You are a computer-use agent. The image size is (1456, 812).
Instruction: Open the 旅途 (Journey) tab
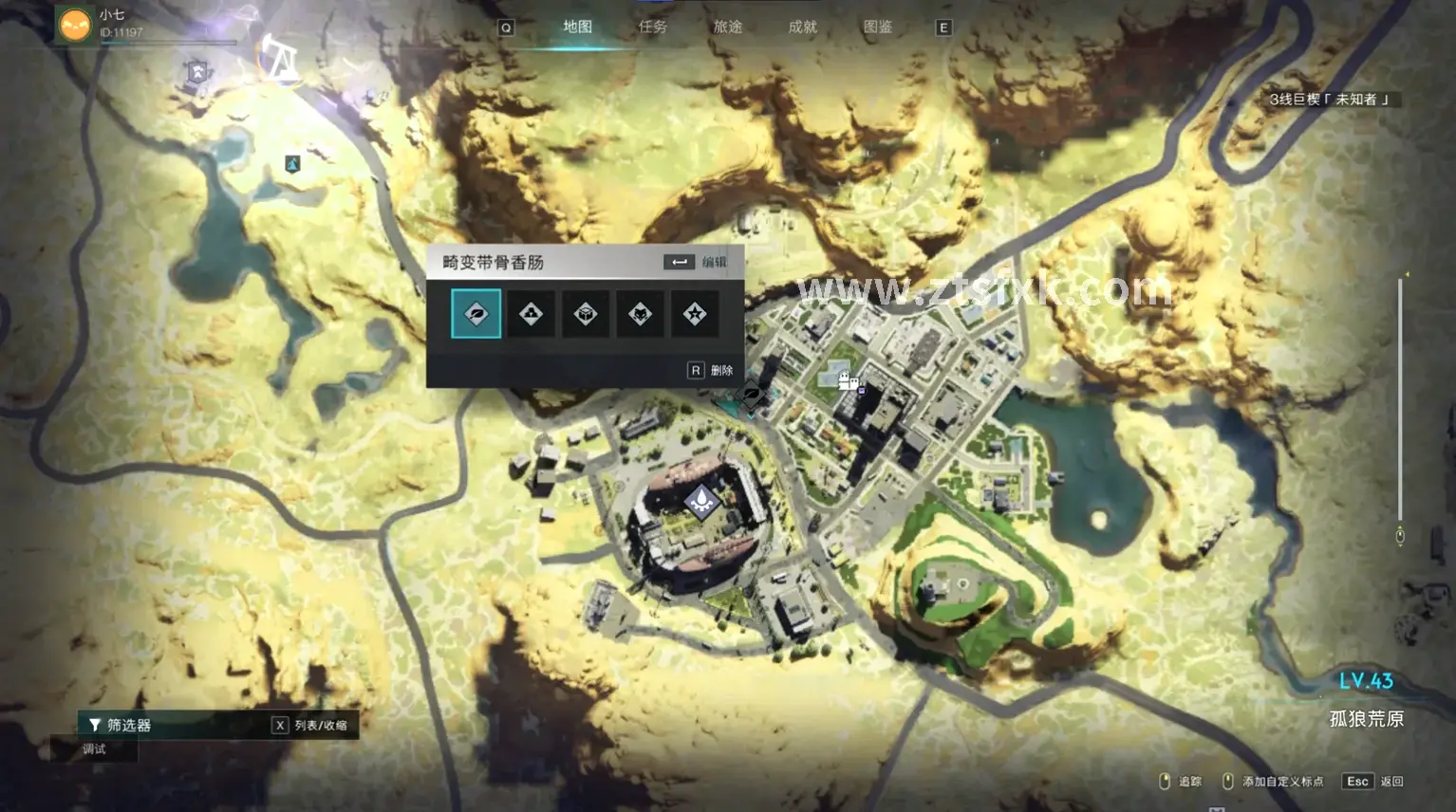[728, 27]
